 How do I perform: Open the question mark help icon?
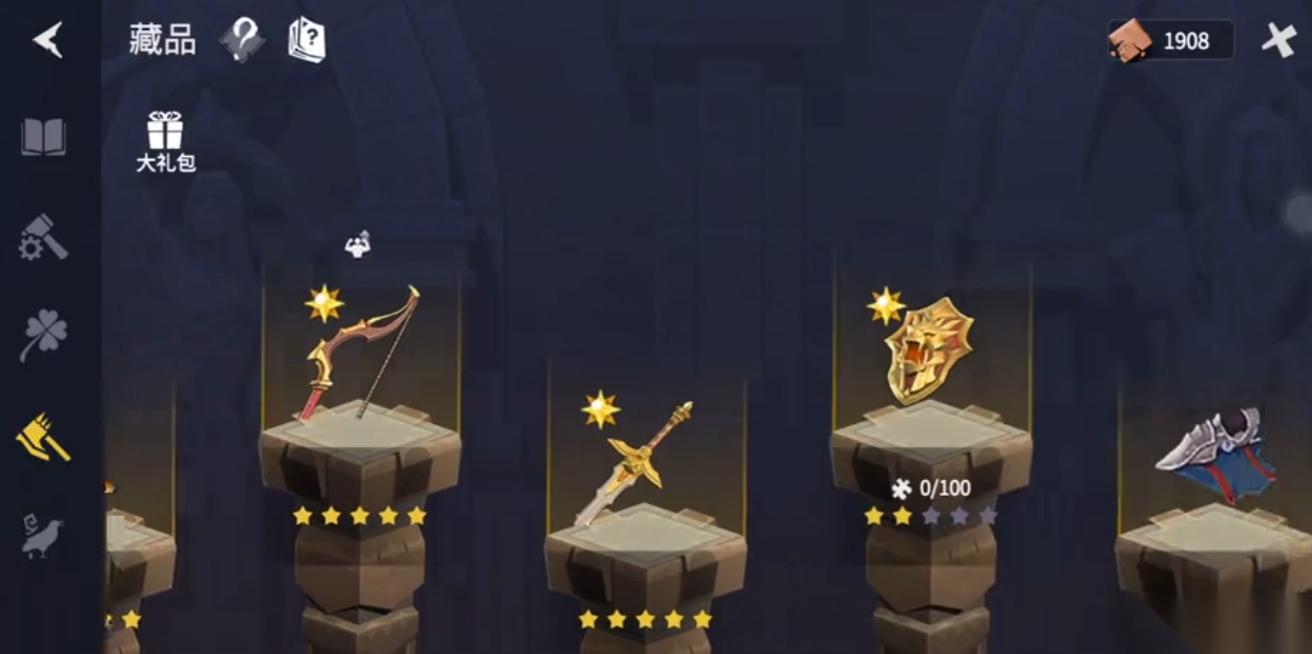pos(241,40)
